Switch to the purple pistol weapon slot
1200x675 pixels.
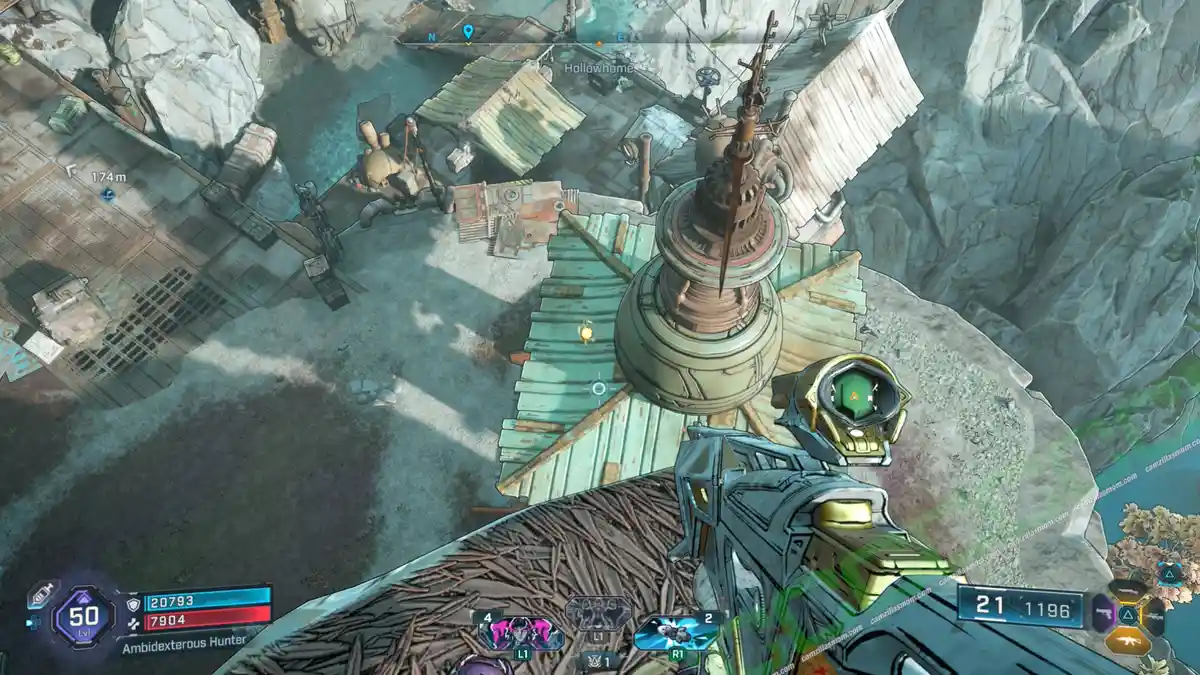(x=1104, y=612)
